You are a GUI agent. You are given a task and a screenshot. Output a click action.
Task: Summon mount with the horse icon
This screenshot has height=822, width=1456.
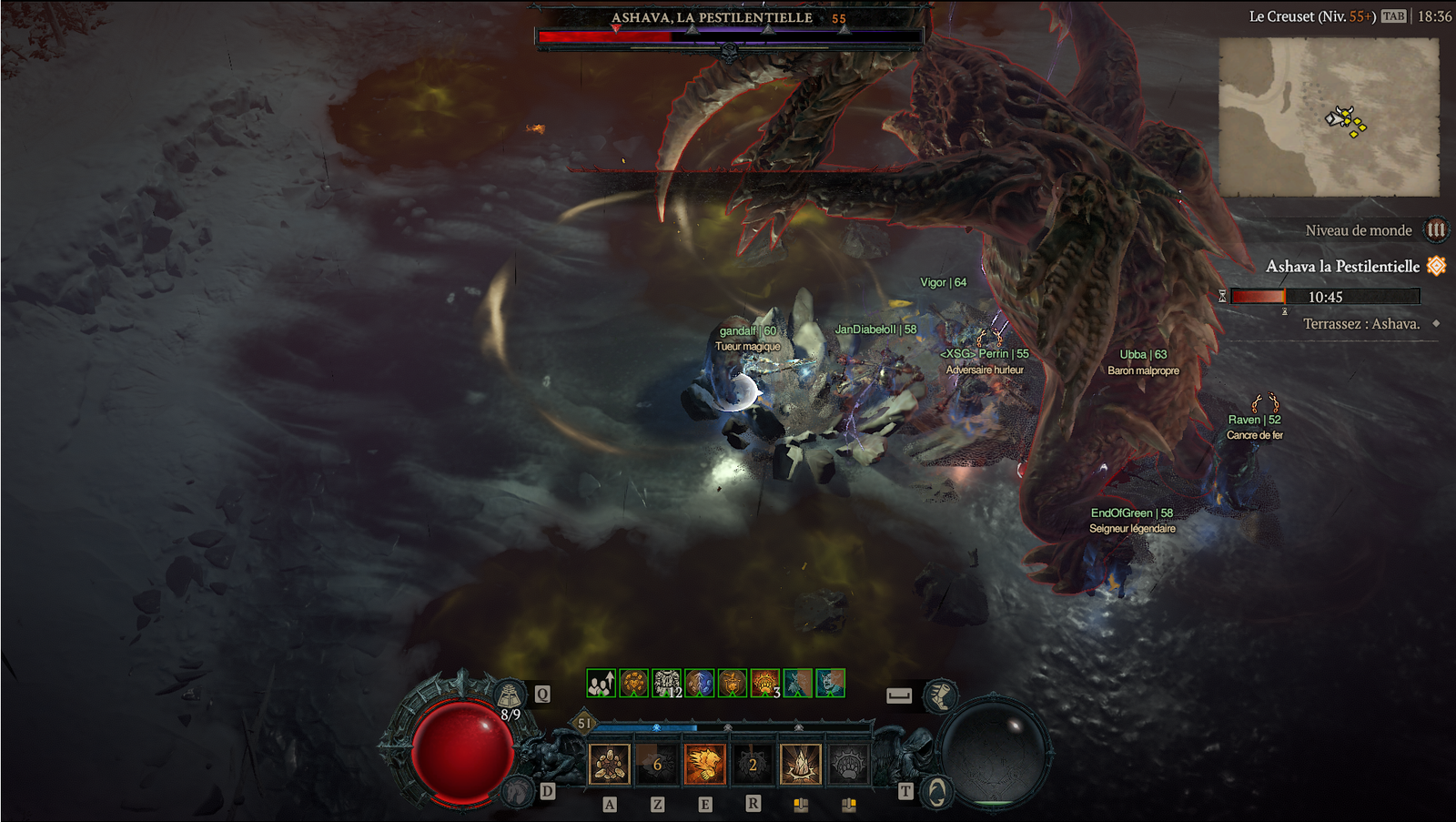(519, 790)
